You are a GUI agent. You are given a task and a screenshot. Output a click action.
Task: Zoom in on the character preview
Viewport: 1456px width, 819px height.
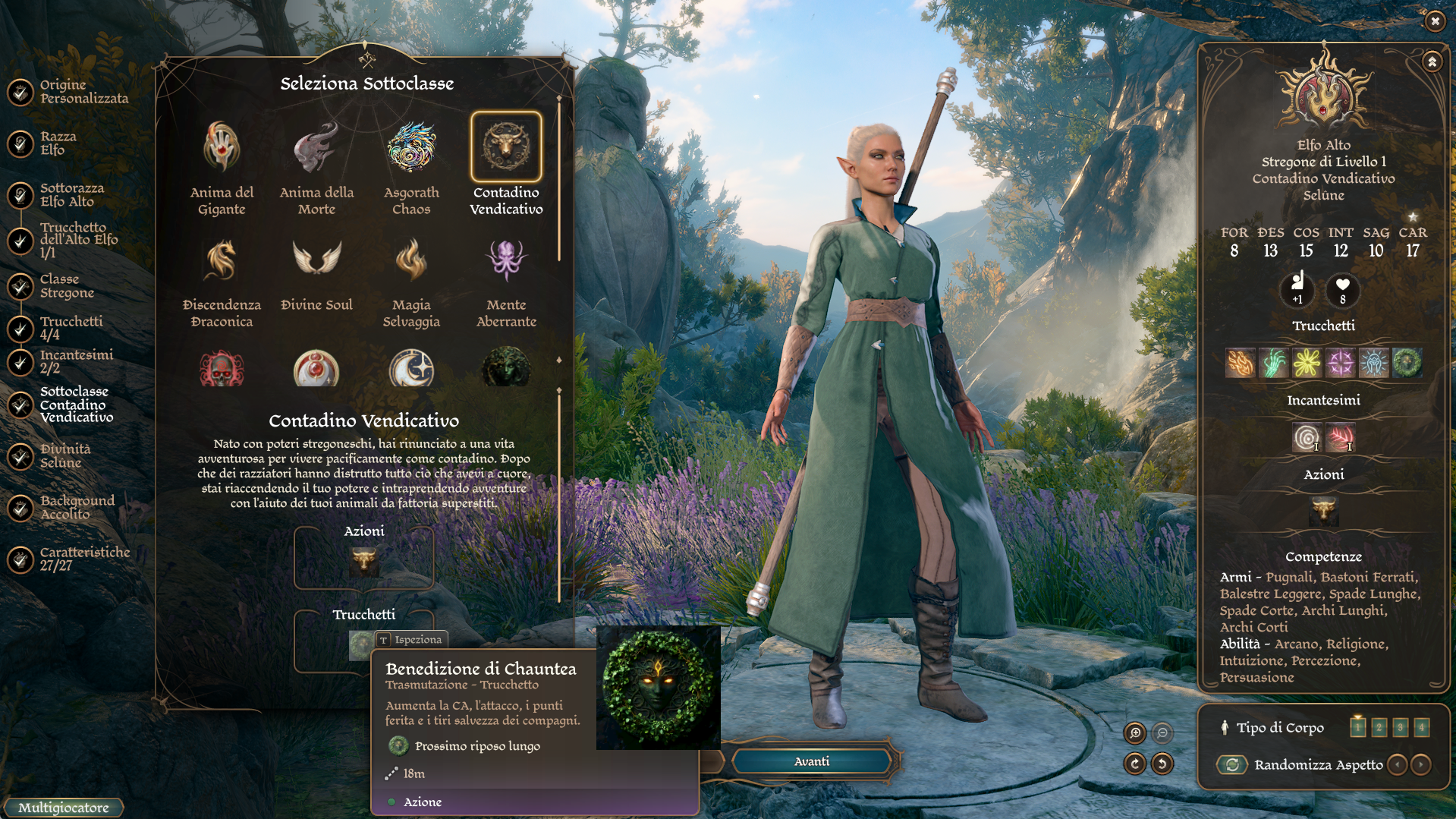(x=1135, y=732)
